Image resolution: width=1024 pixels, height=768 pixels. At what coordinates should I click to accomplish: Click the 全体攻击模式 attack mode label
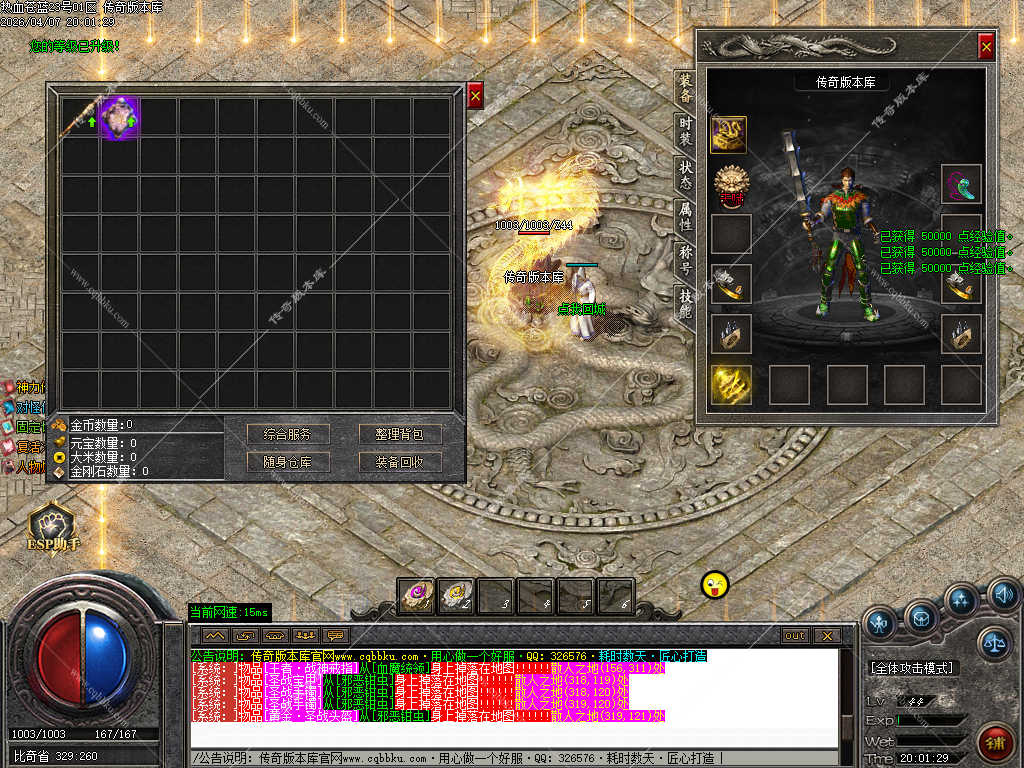coord(912,667)
